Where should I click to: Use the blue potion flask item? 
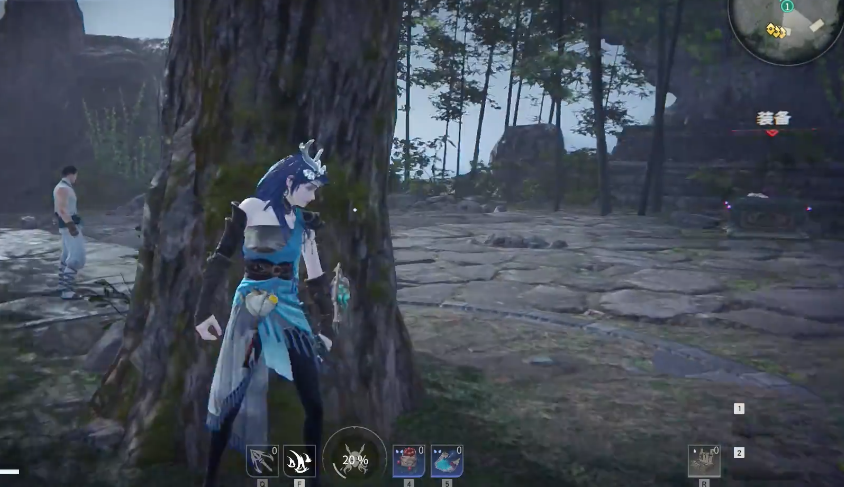tap(446, 461)
